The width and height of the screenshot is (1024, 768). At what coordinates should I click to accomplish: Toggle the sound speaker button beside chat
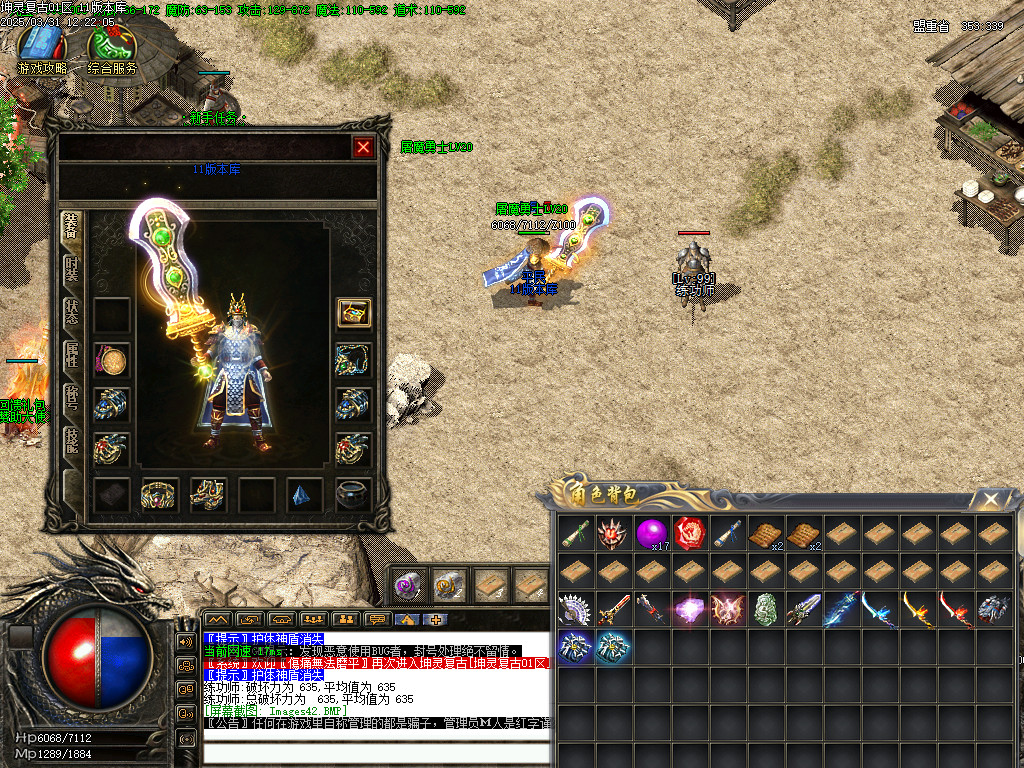coord(186,640)
